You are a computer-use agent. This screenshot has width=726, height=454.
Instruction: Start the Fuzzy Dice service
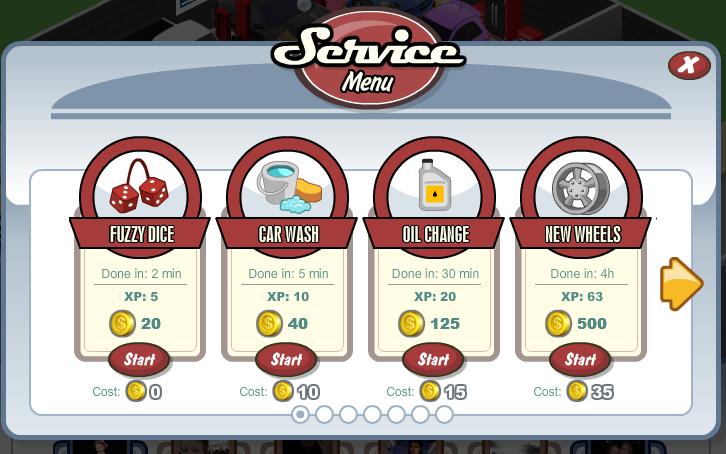pyautogui.click(x=139, y=359)
